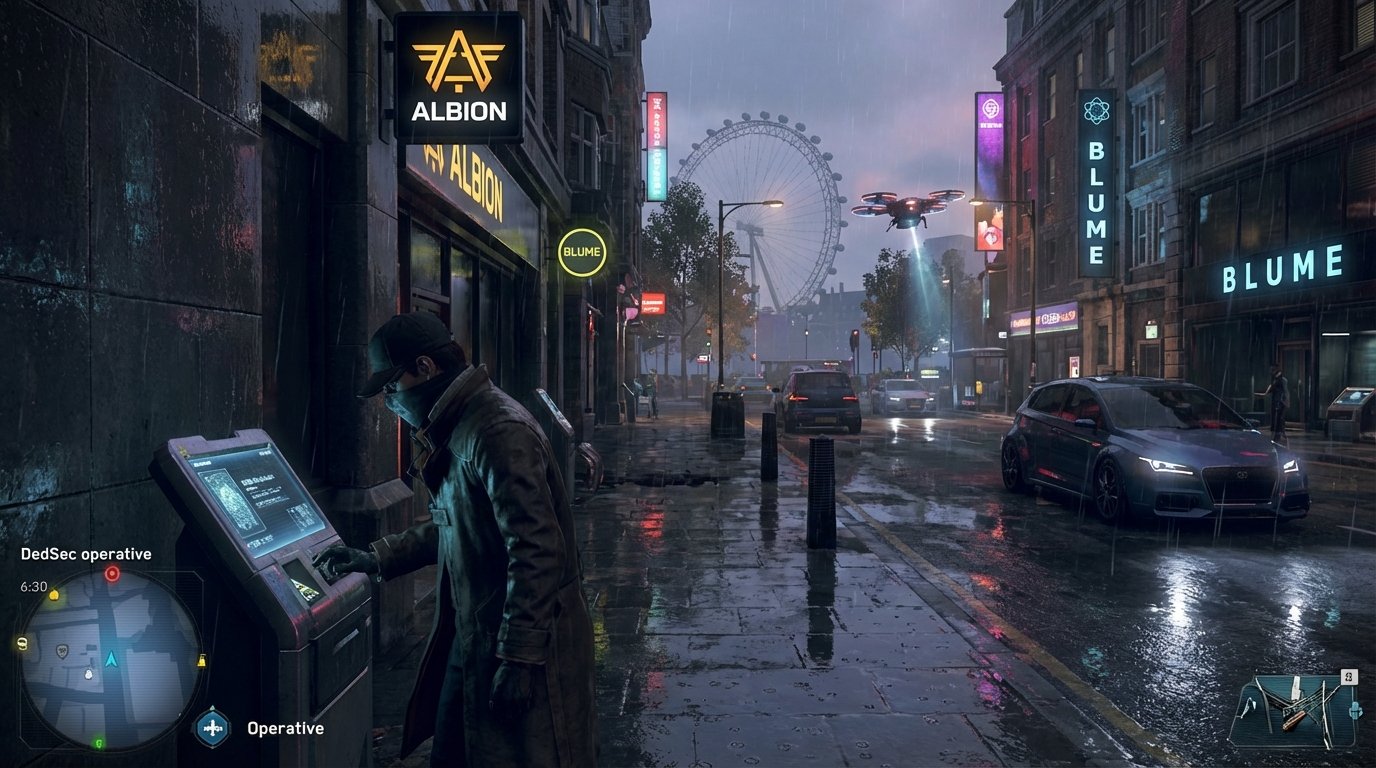This screenshot has height=768, width=1376.
Task: Click the DedSec operative objective text
Action: tap(85, 553)
